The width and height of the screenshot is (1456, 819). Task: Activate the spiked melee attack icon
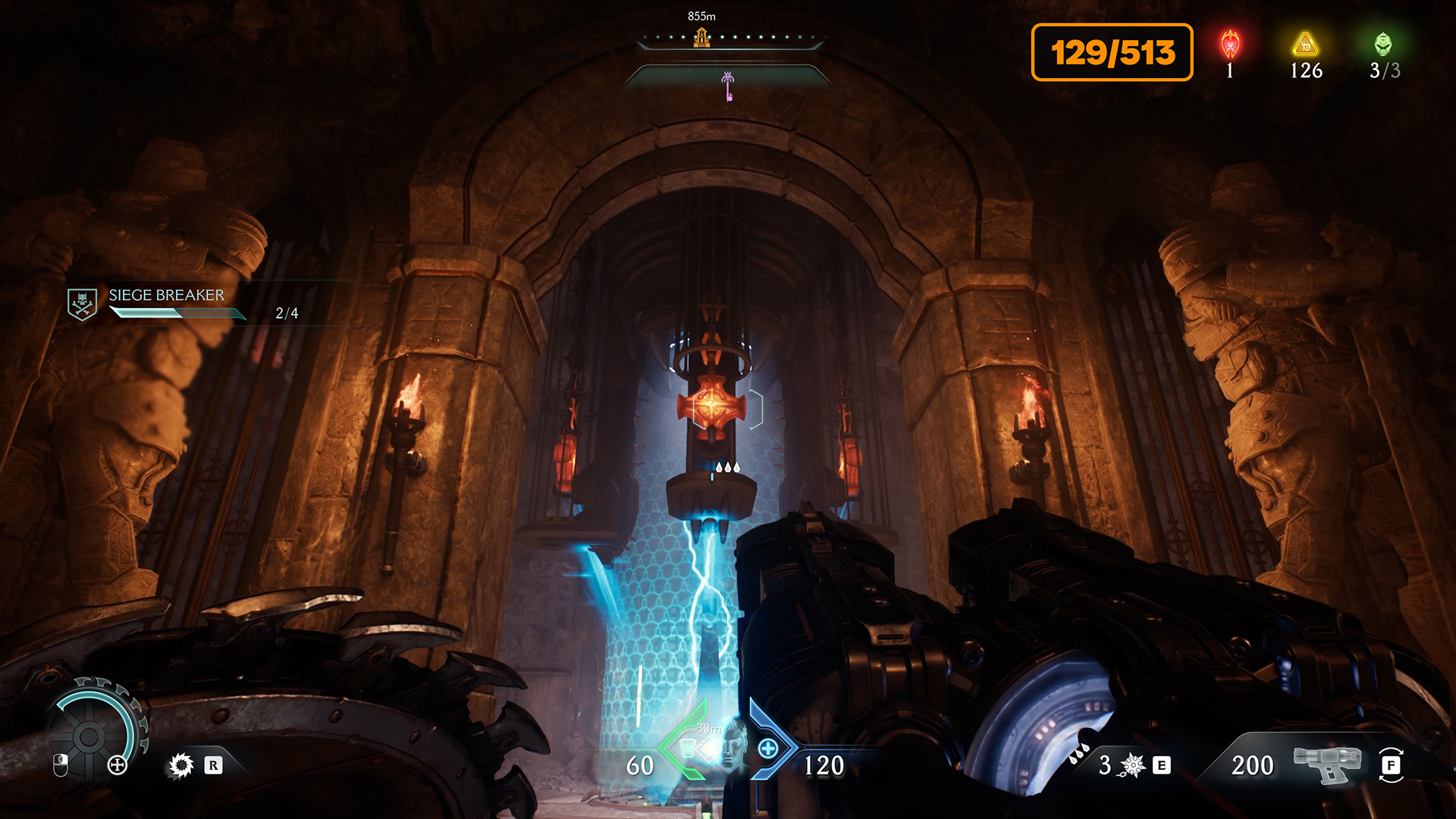pyautogui.click(x=181, y=765)
